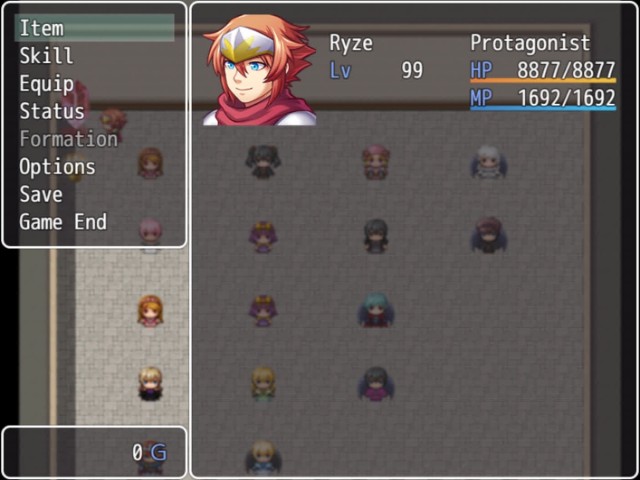
Task: Click the greyed-out Formation entry
Action: pyautogui.click(x=68, y=139)
